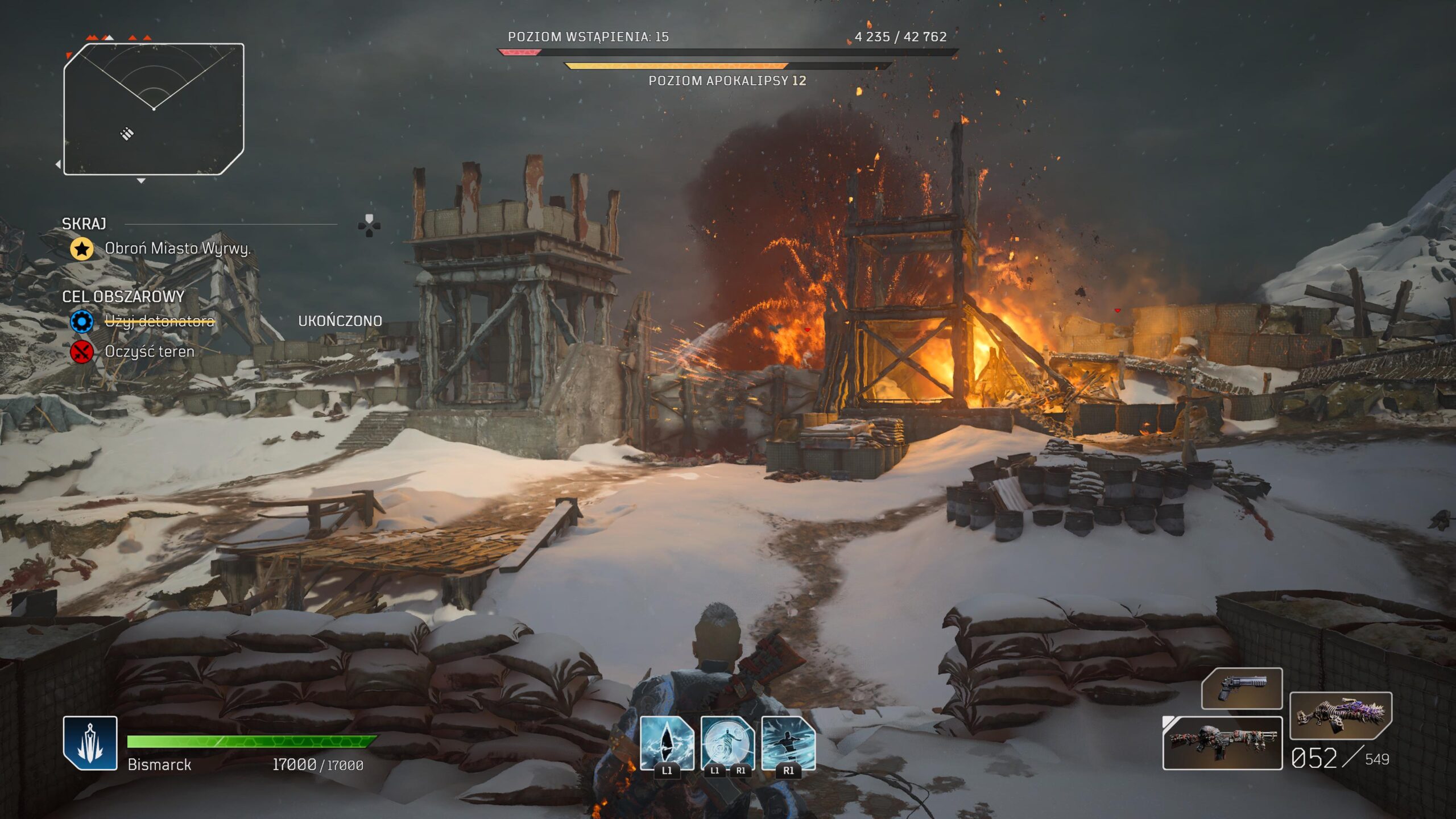Click the quest tracker d-pad icon
The height and width of the screenshot is (819, 1456).
(x=369, y=226)
